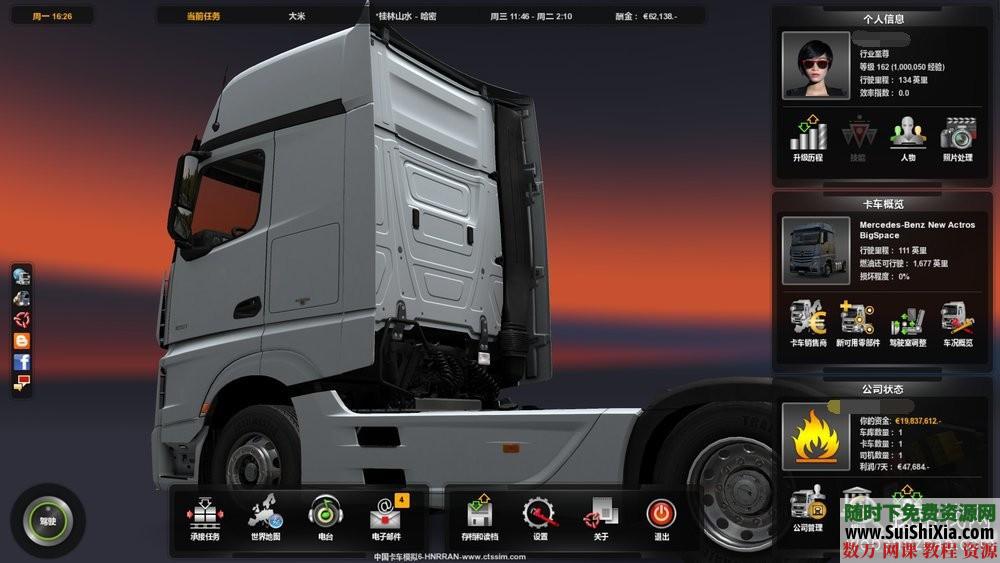The height and width of the screenshot is (563, 1000).
Task: Open 驾驶室调整 cabin adjustment
Action: pos(907,322)
